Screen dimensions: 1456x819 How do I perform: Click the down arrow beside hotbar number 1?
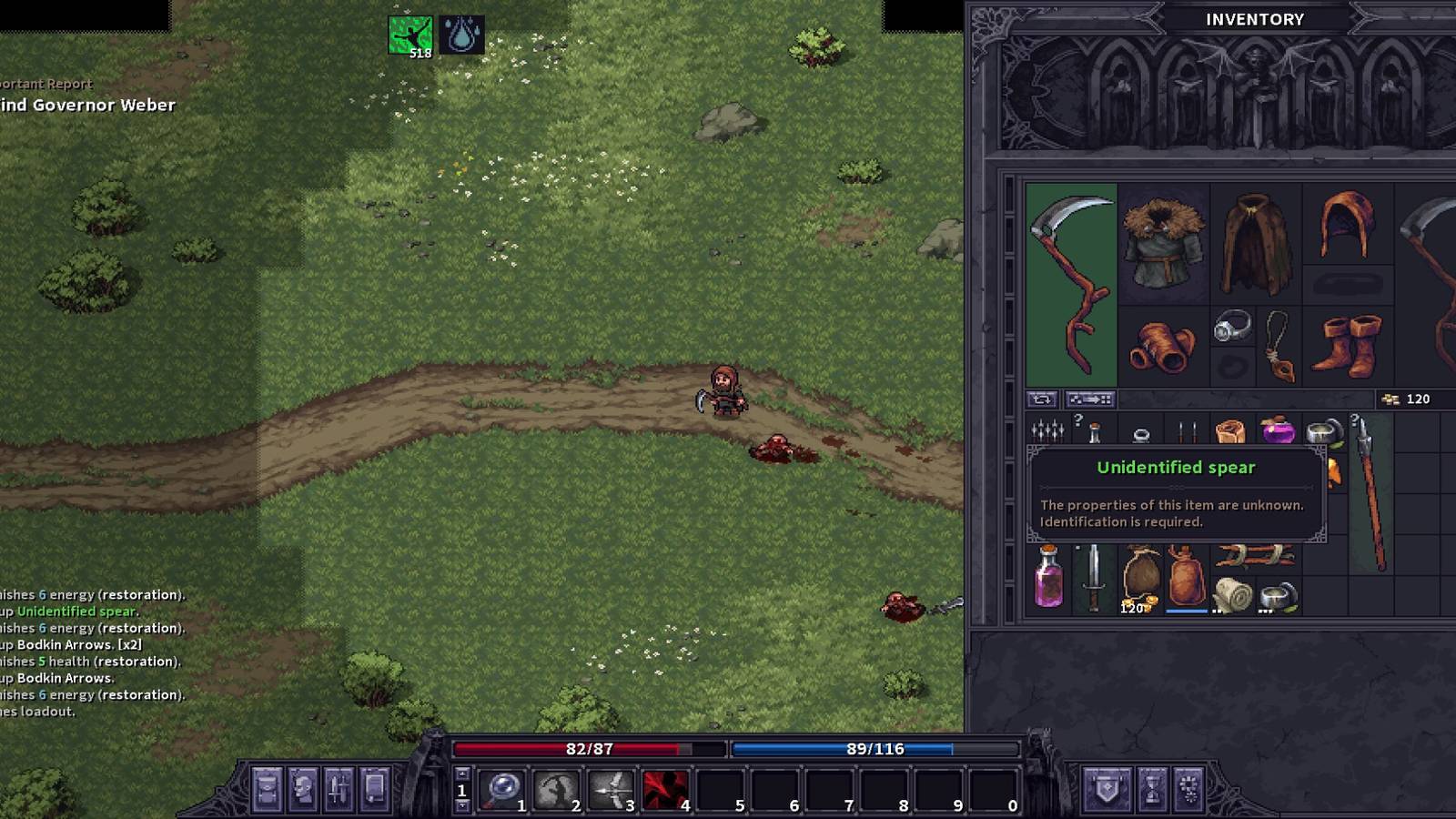461,806
